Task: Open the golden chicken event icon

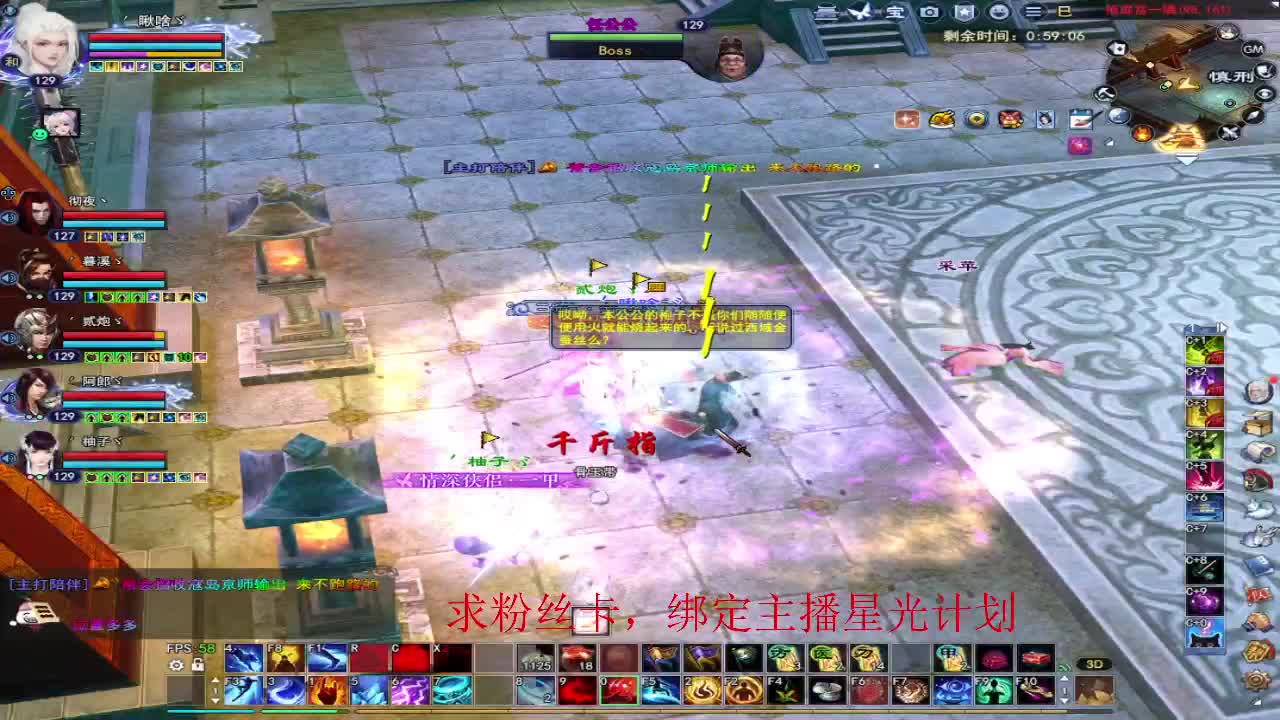Action: 942,120
